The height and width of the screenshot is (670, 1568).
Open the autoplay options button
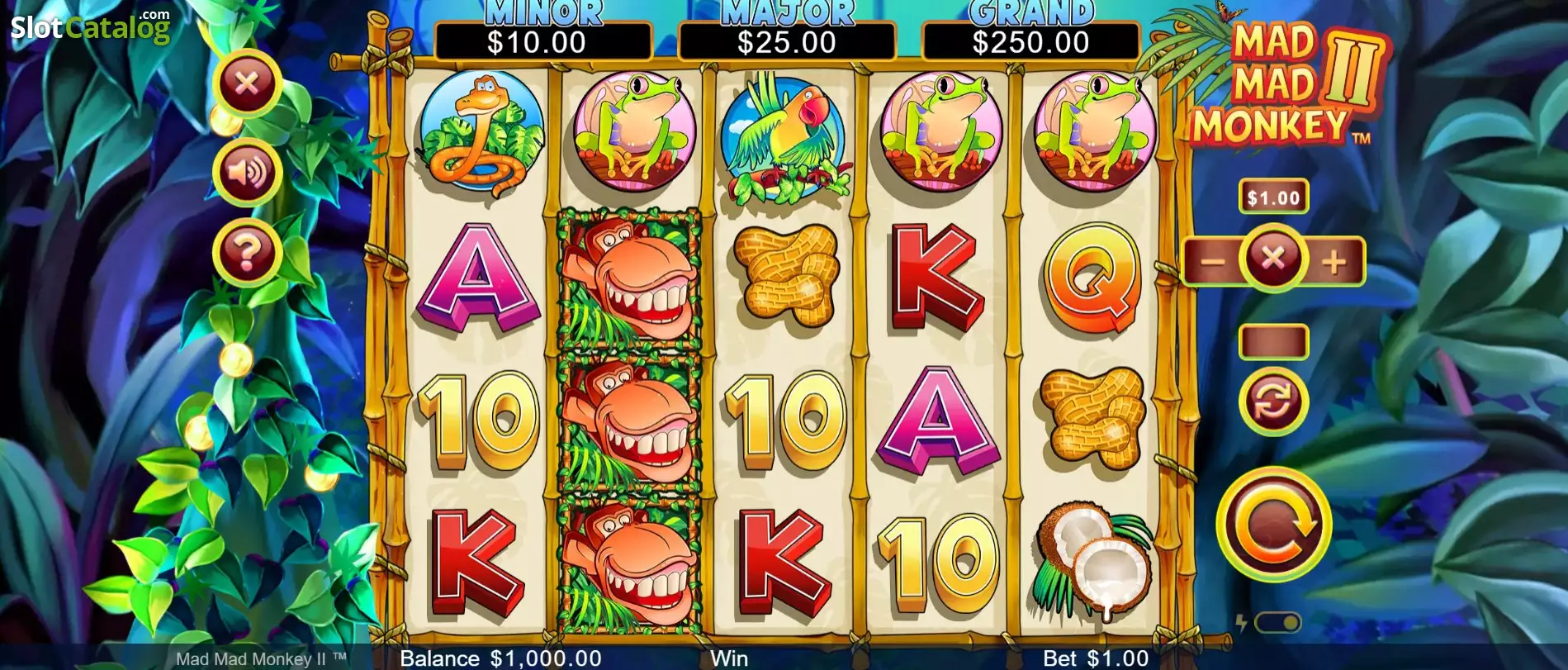click(1273, 402)
